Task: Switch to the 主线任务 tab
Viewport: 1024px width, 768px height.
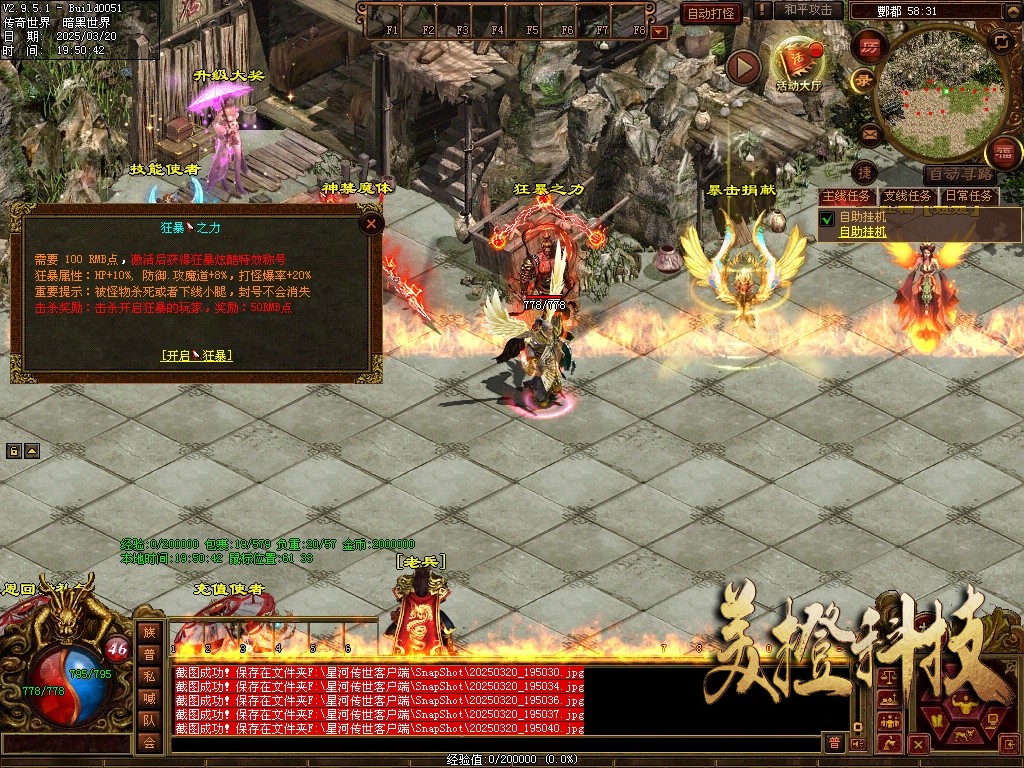Action: (x=846, y=196)
